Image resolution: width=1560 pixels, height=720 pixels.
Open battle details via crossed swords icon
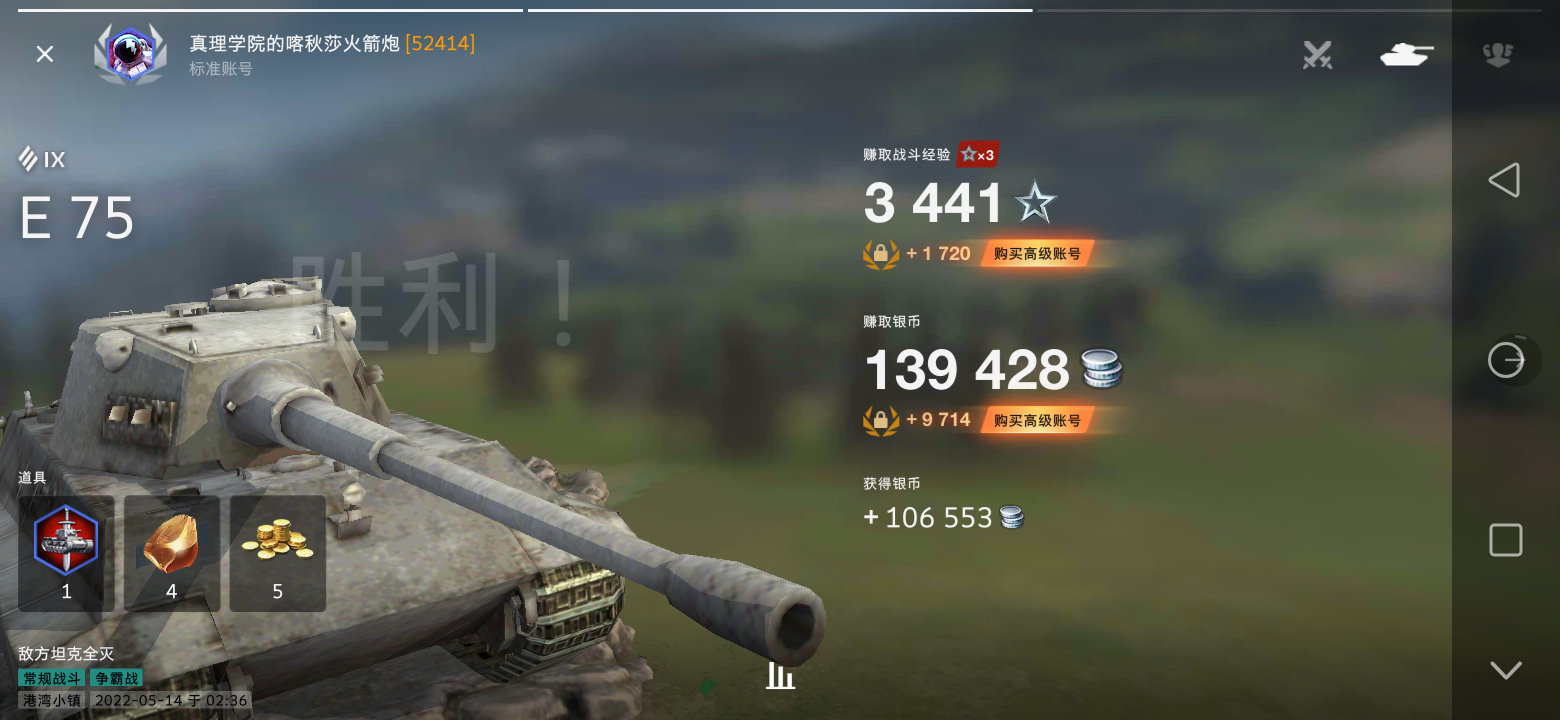click(x=1317, y=57)
